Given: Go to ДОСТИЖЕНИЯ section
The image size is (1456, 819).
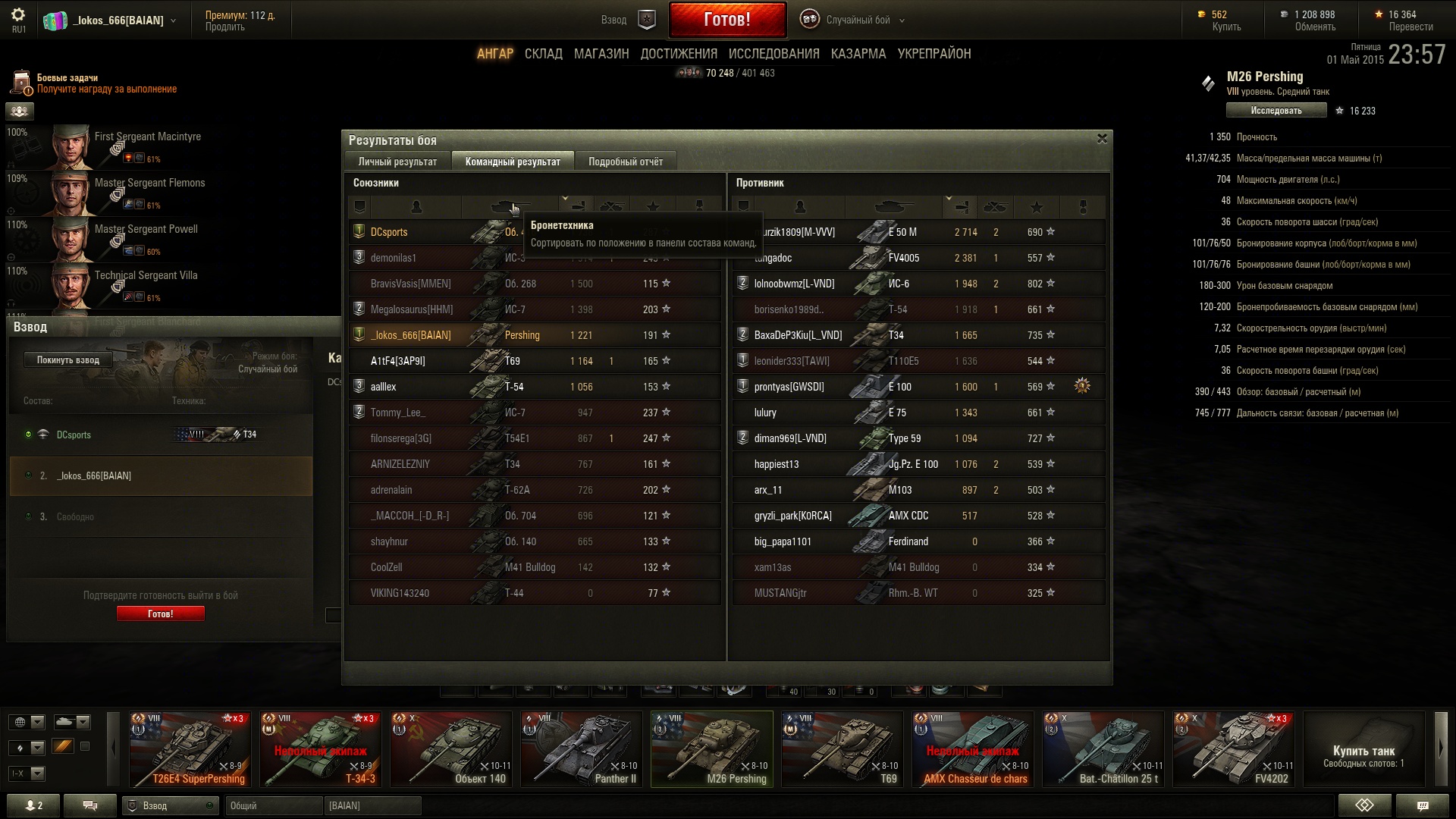Looking at the screenshot, I should click(678, 54).
